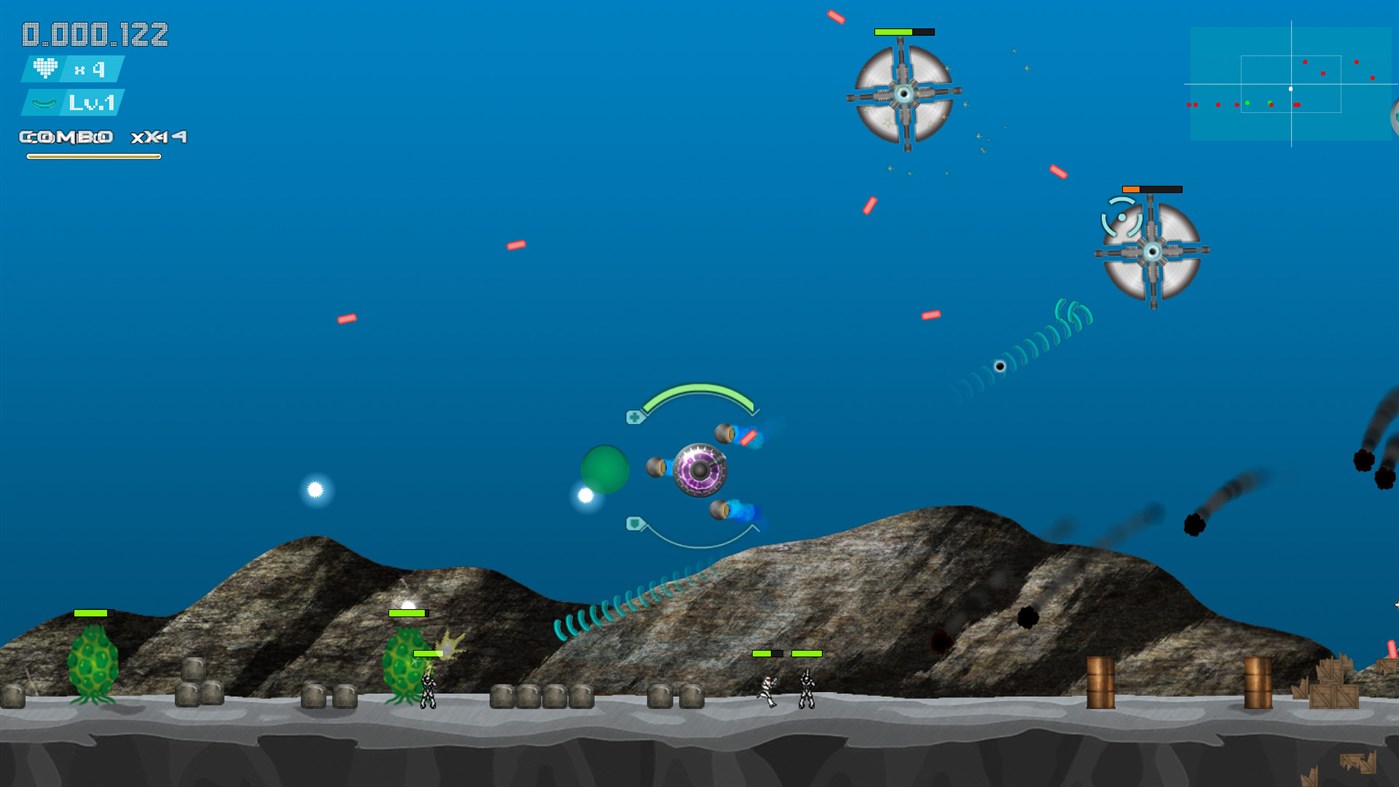Click the yellow combo progress bar
The height and width of the screenshot is (787, 1399).
(x=92, y=156)
